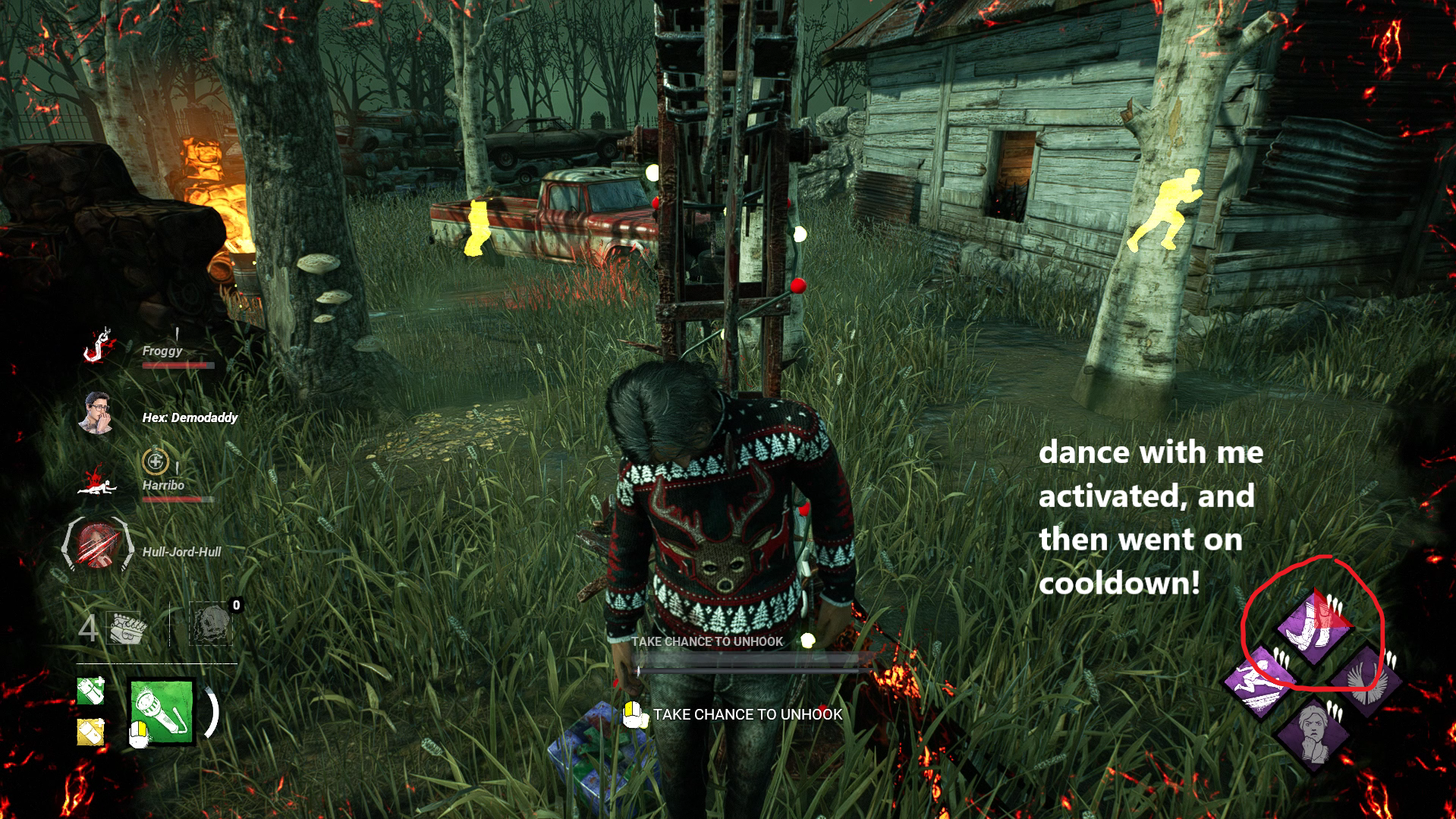Click Froggy's red health bar

178,364
